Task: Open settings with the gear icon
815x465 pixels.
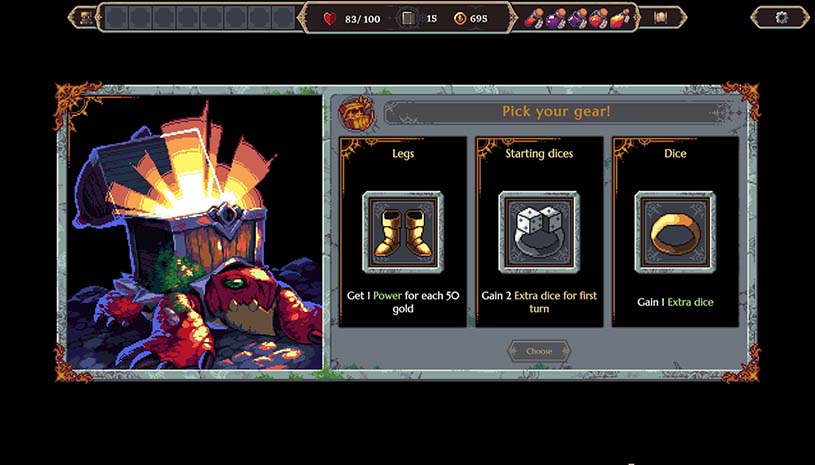Action: tap(780, 17)
